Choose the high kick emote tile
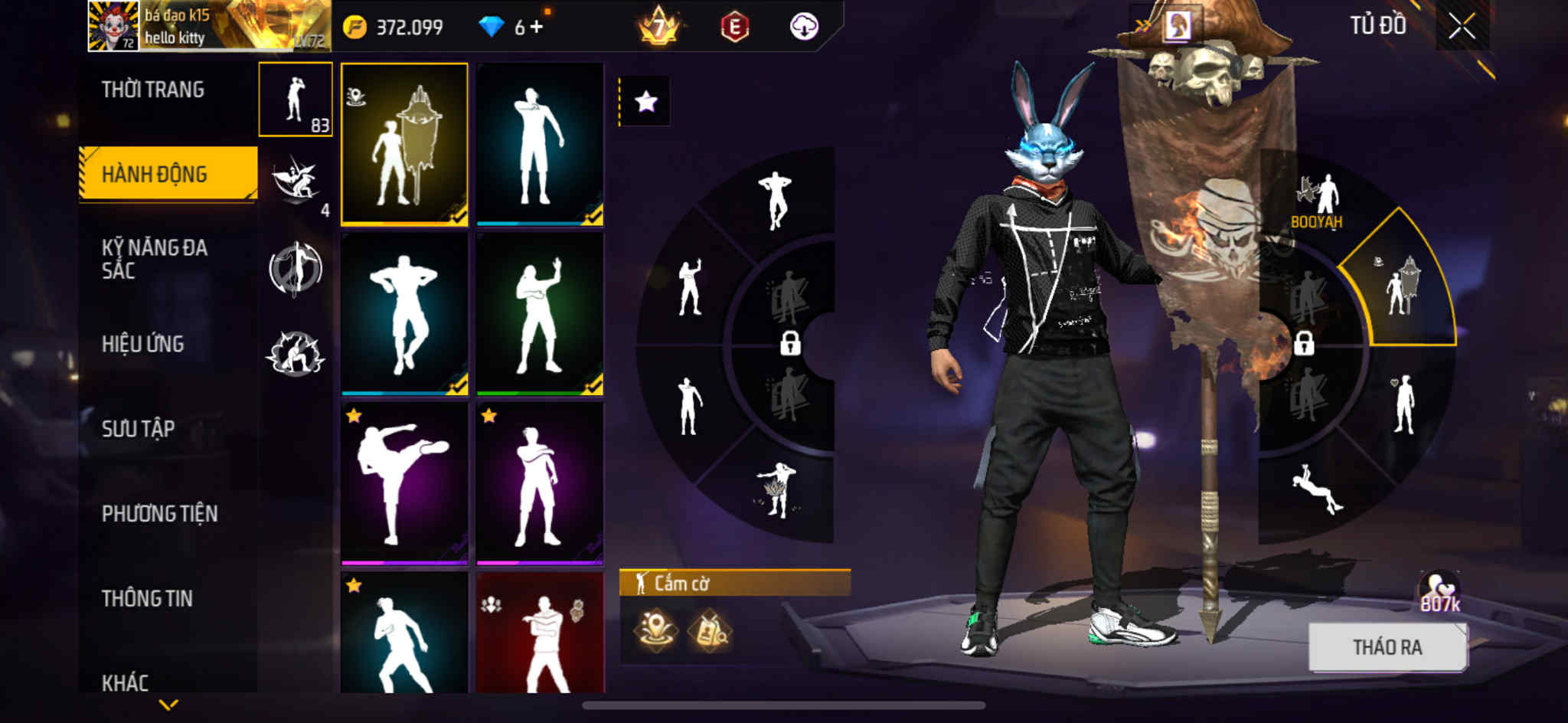1568x723 pixels. coord(404,483)
